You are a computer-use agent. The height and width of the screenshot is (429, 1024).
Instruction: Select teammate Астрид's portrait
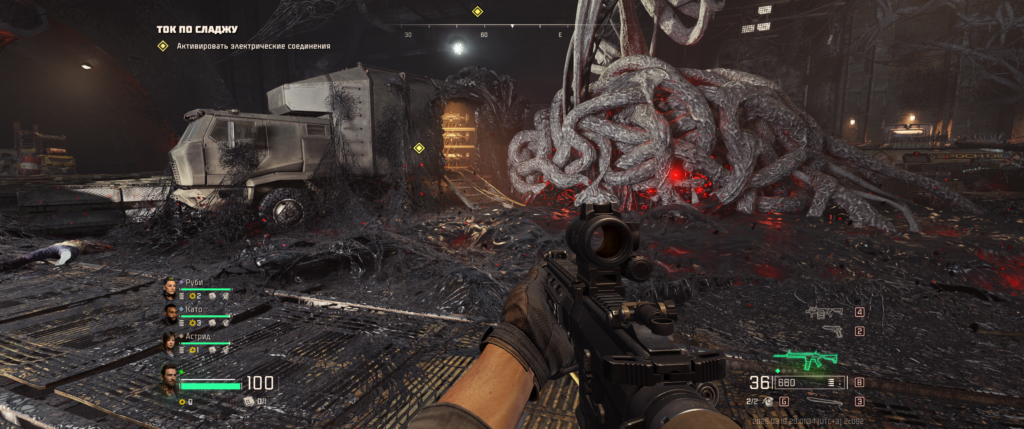pos(170,342)
